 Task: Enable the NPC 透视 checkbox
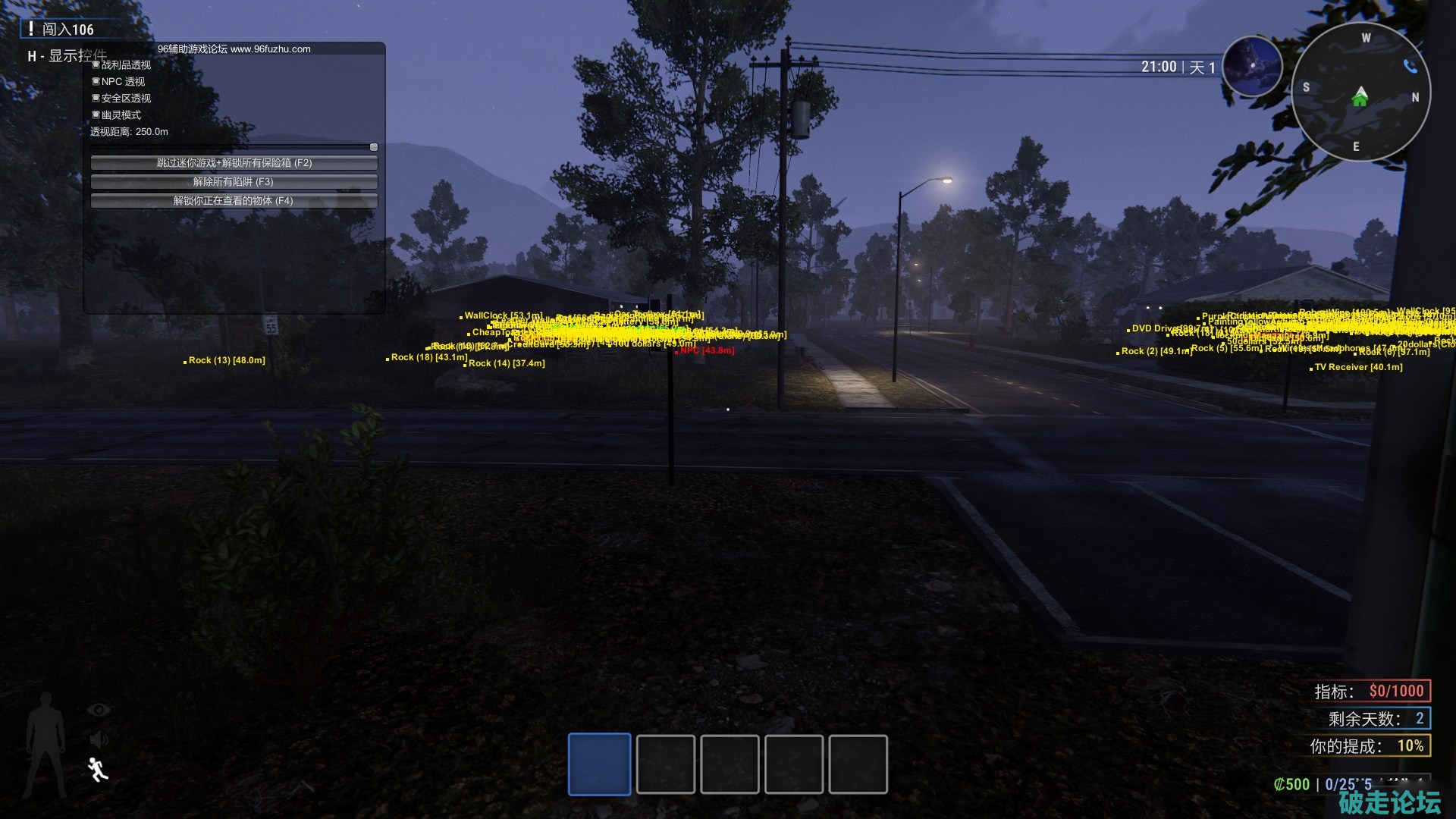coord(96,82)
